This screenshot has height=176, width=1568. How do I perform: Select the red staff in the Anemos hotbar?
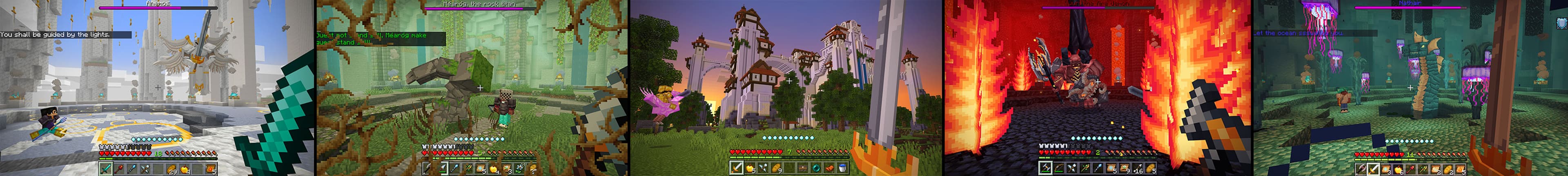coord(119,169)
